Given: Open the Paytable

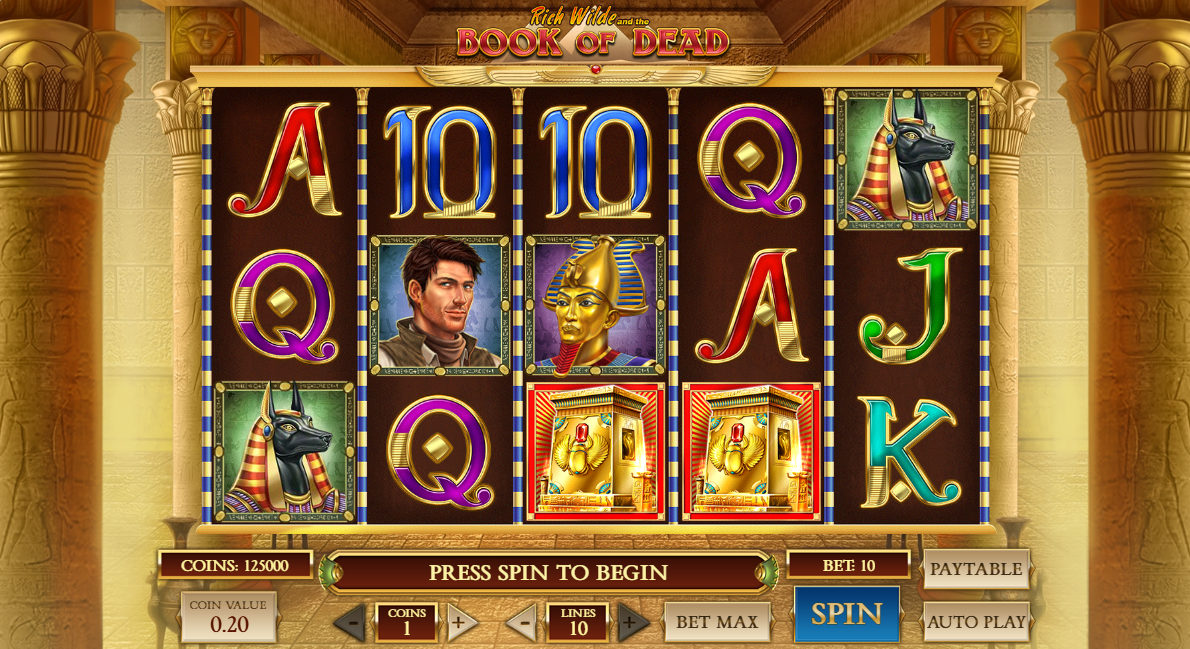Looking at the screenshot, I should pyautogui.click(x=976, y=569).
